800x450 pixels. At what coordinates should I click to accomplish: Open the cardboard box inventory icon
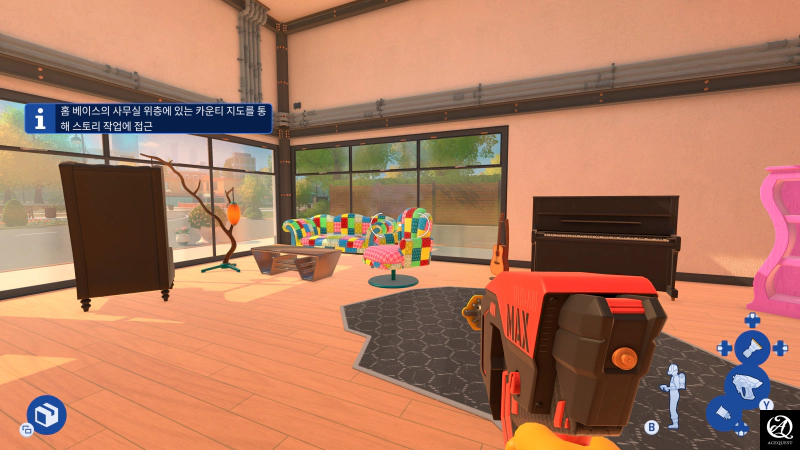pos(46,414)
